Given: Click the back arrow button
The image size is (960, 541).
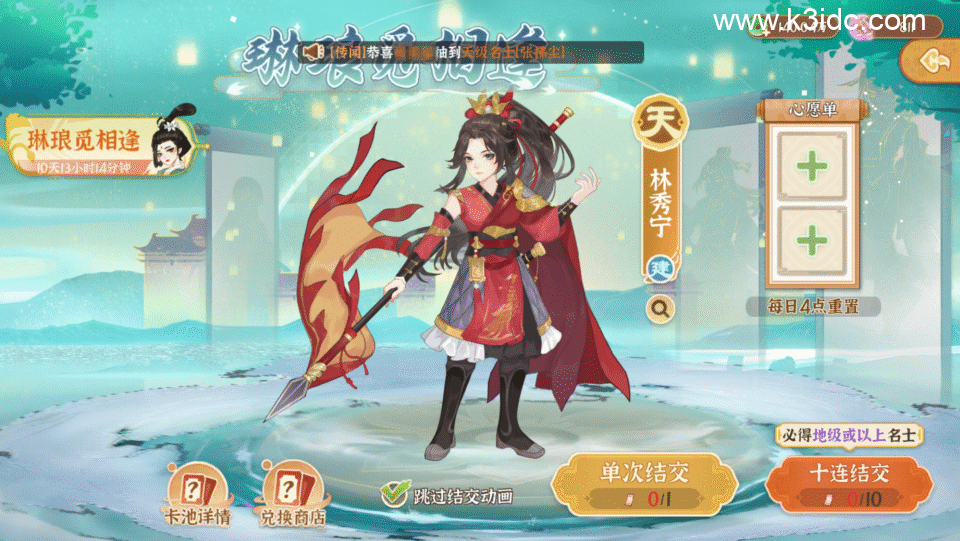Looking at the screenshot, I should click(939, 62).
